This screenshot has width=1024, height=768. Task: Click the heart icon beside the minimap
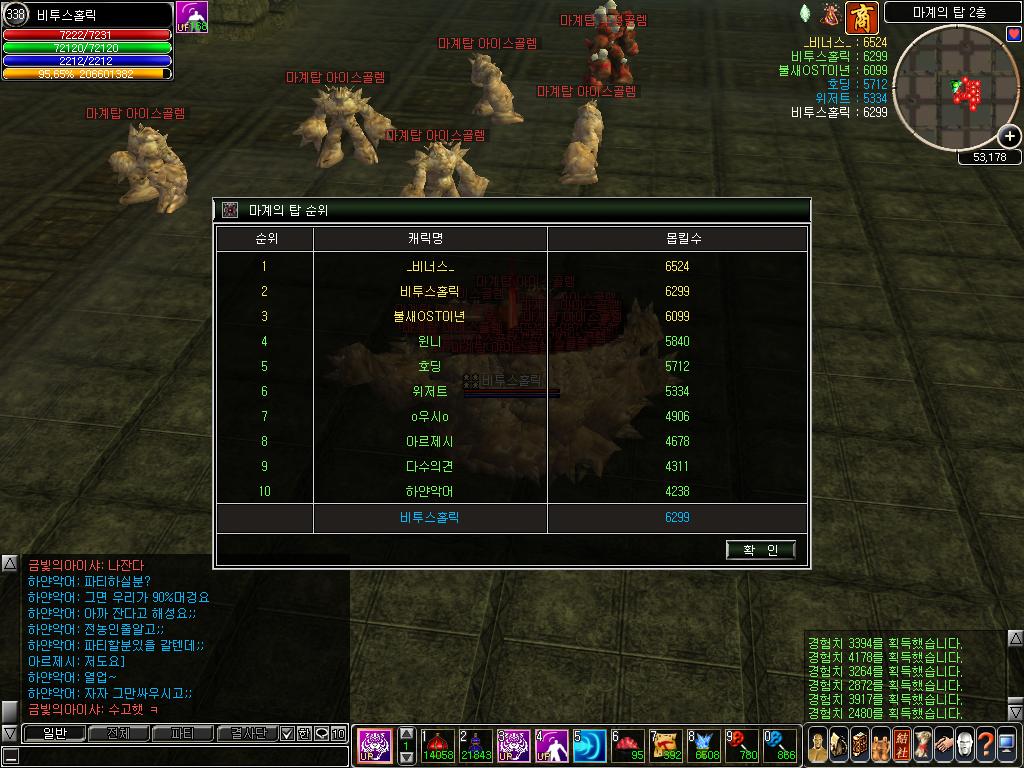pos(1014,34)
